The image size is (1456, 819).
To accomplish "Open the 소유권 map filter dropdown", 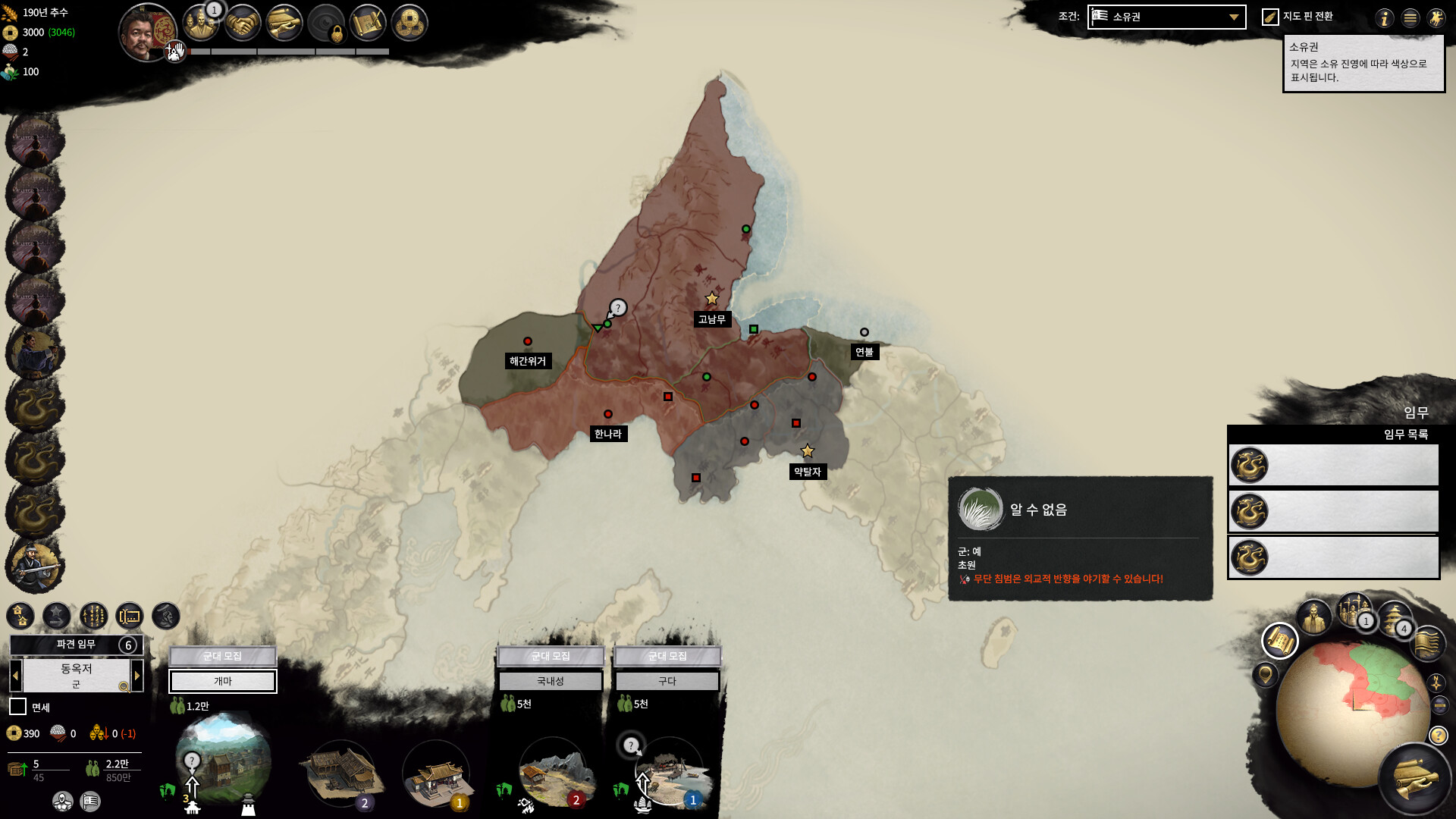I will [1166, 17].
